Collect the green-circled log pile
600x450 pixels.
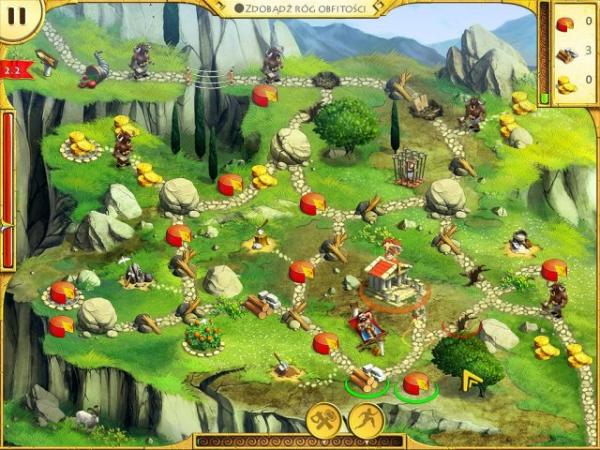pyautogui.click(x=363, y=380)
